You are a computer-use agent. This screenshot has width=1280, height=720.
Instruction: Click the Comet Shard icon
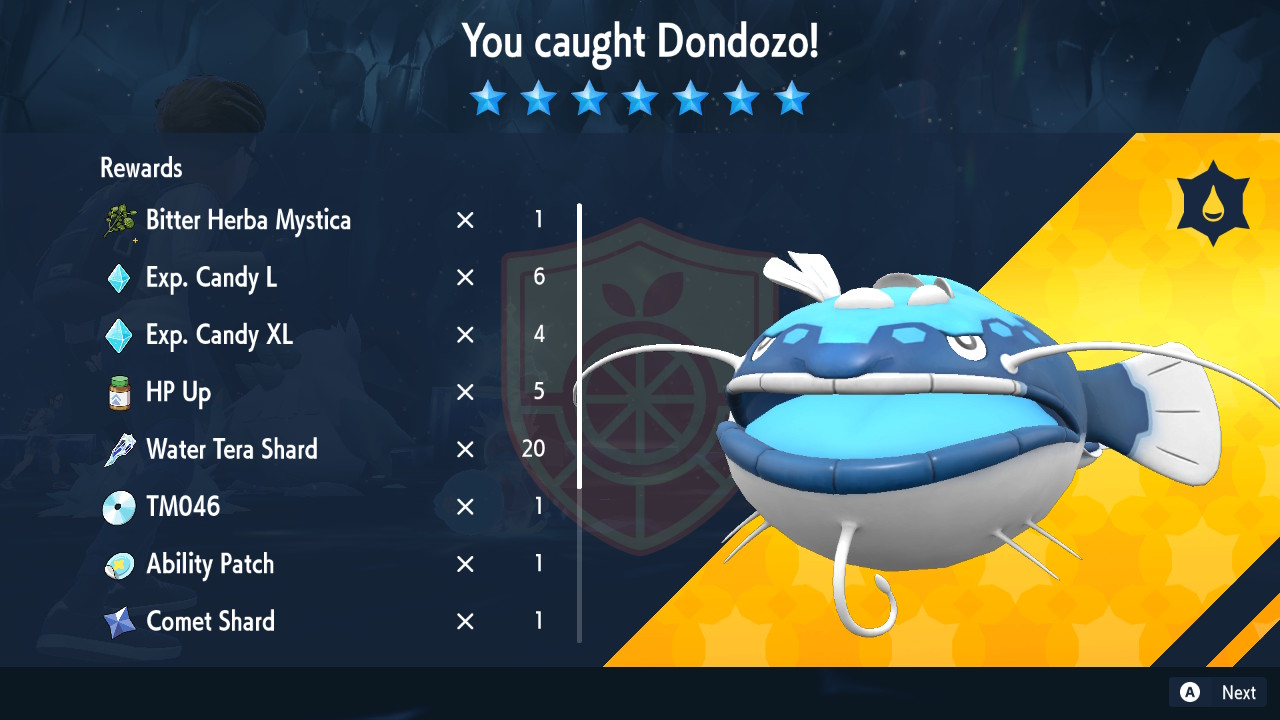pos(119,621)
